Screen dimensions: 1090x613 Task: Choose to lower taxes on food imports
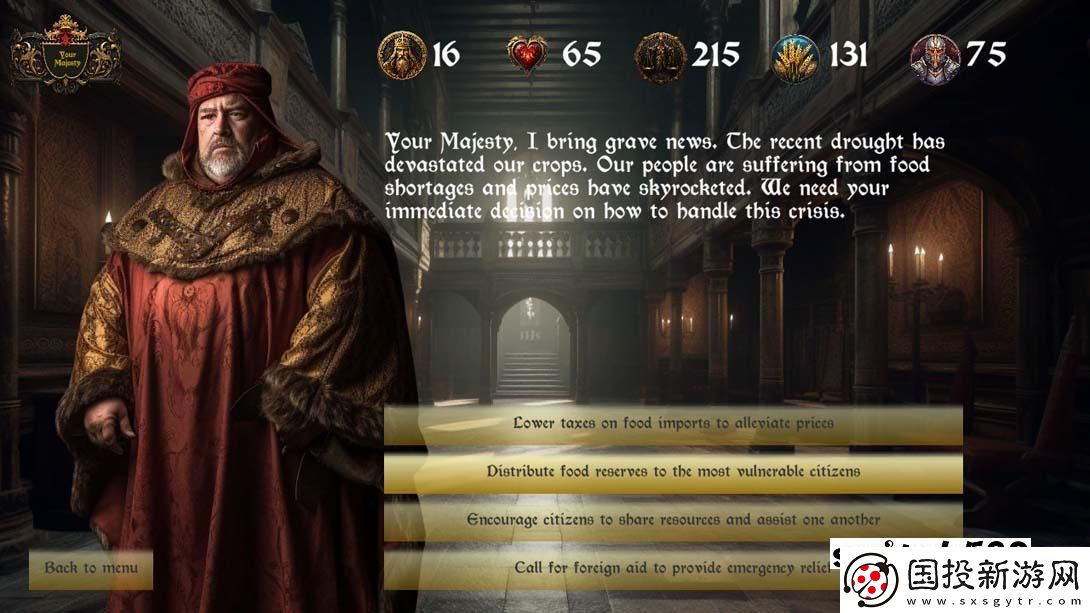tap(672, 423)
